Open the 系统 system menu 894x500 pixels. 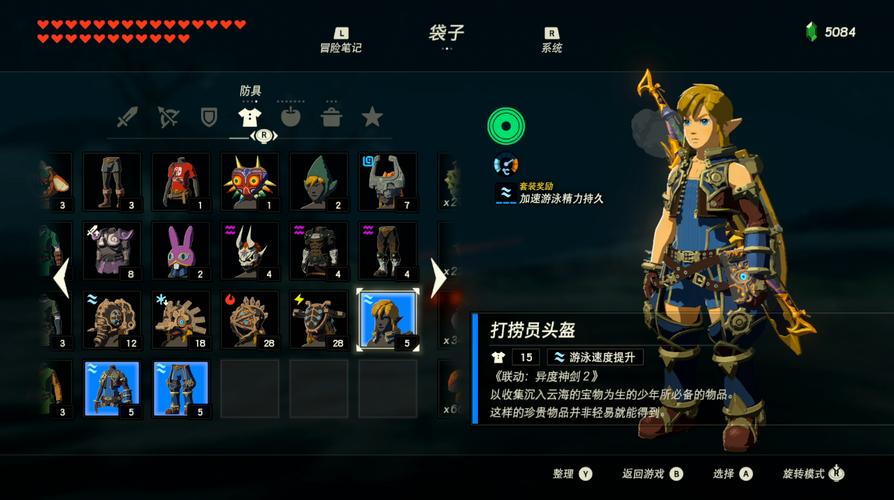552,40
